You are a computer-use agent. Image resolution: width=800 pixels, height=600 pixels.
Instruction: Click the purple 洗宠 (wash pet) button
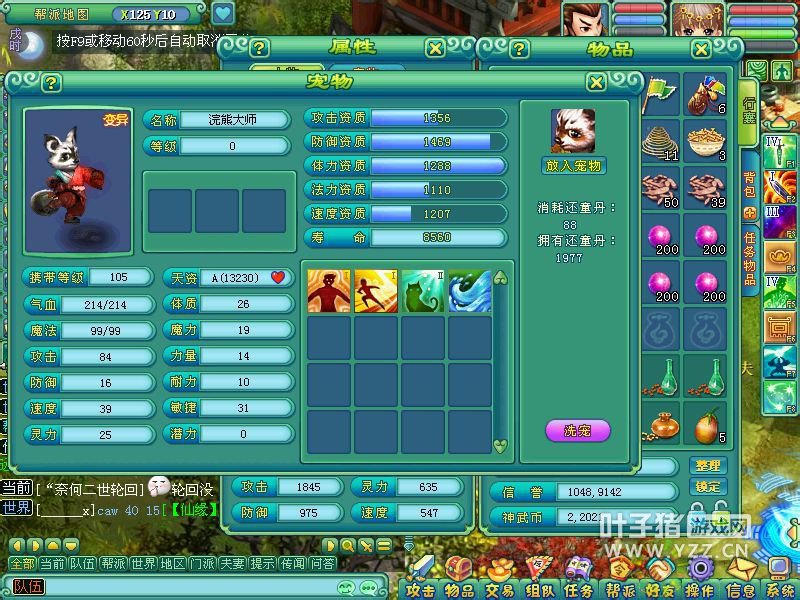[577, 432]
